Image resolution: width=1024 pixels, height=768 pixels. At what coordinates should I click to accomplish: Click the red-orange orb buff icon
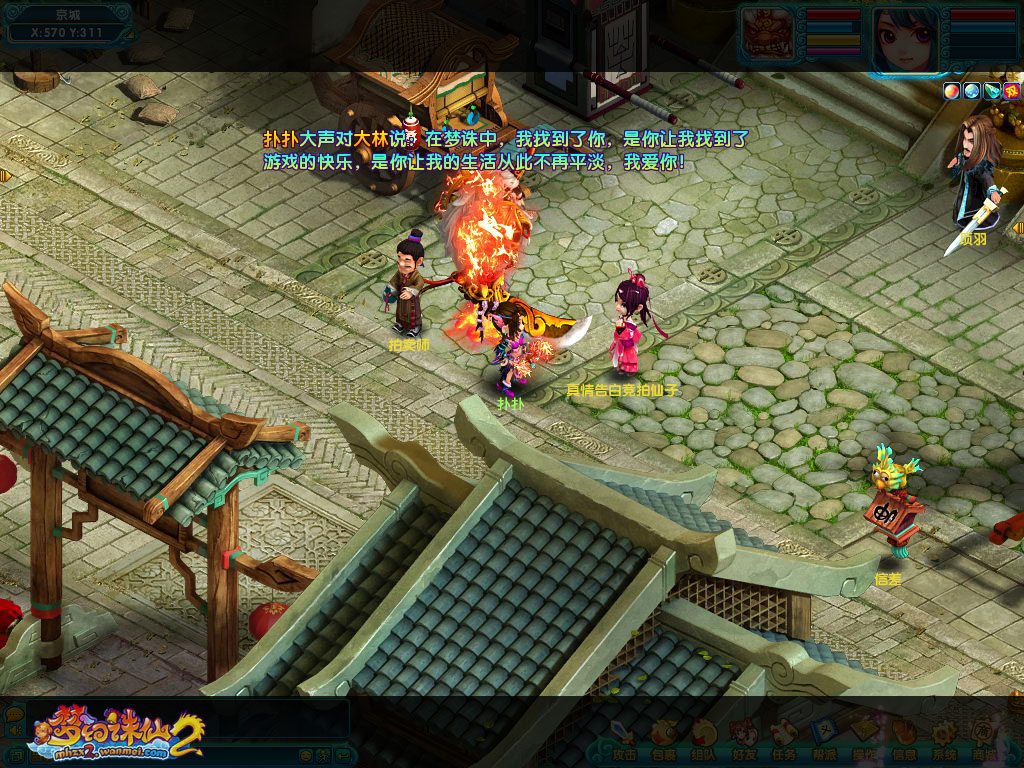[951, 90]
